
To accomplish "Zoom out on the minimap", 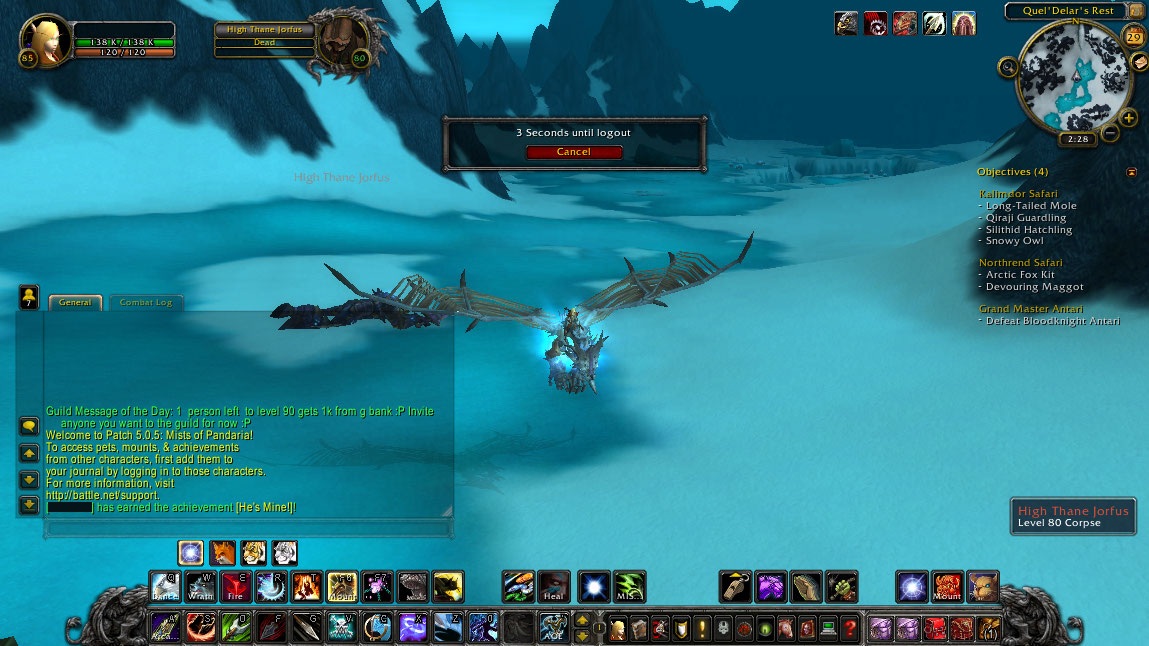I will tap(1110, 134).
